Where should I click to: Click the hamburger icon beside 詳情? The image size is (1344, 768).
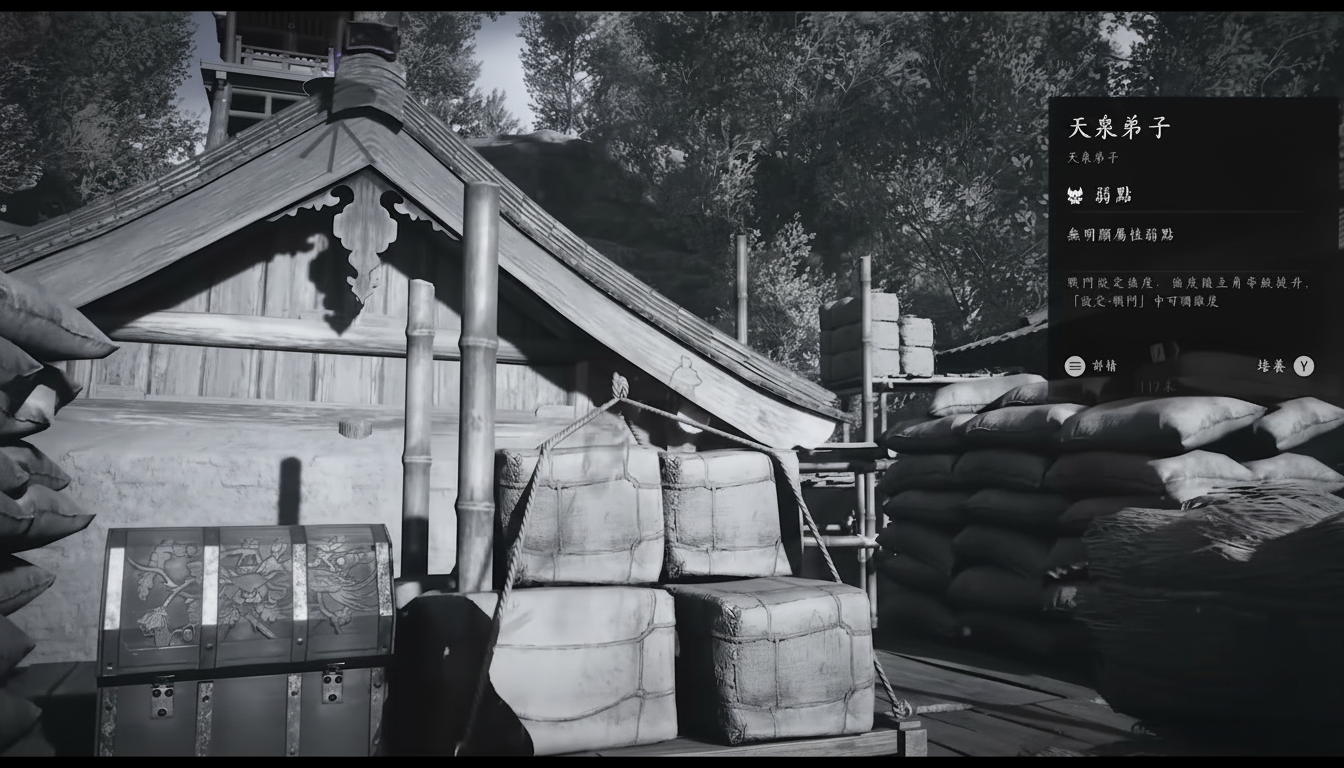click(x=1075, y=366)
